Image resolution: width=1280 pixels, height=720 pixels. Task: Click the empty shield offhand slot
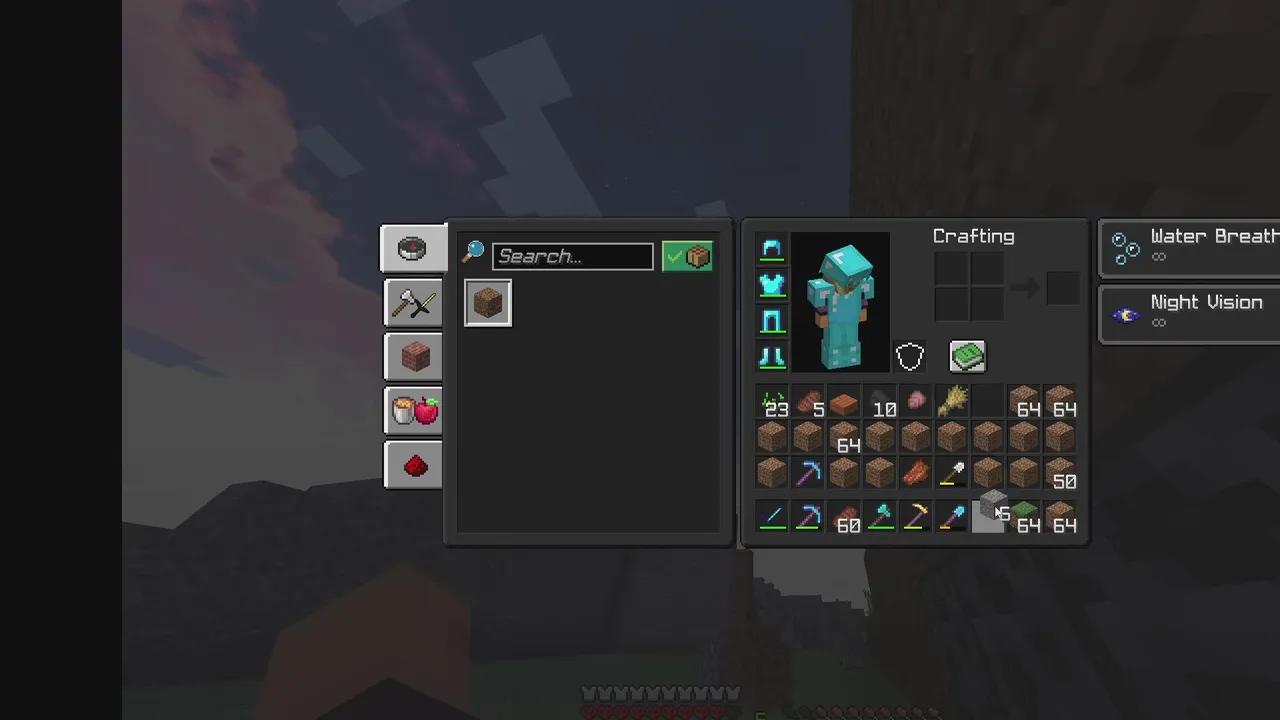tap(909, 356)
